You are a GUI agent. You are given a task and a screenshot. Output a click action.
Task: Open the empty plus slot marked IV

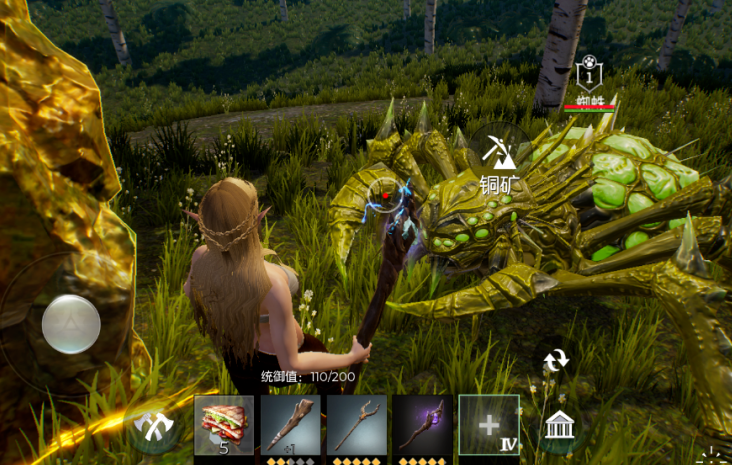click(x=488, y=425)
